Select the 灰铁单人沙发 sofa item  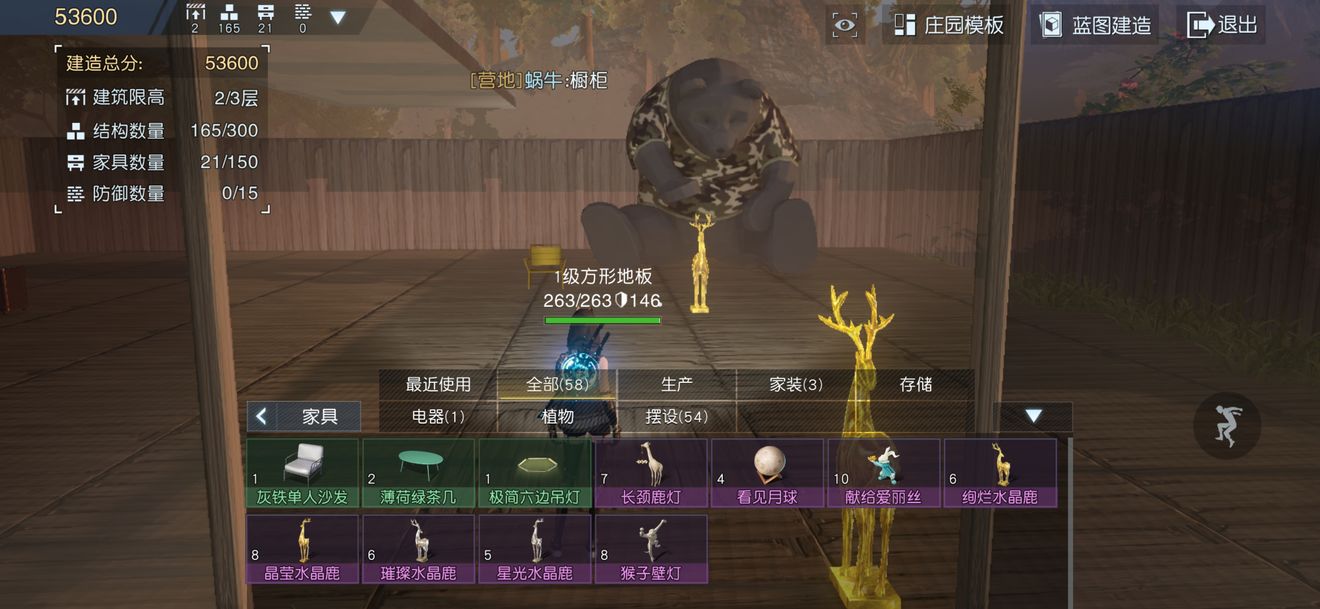pos(303,472)
